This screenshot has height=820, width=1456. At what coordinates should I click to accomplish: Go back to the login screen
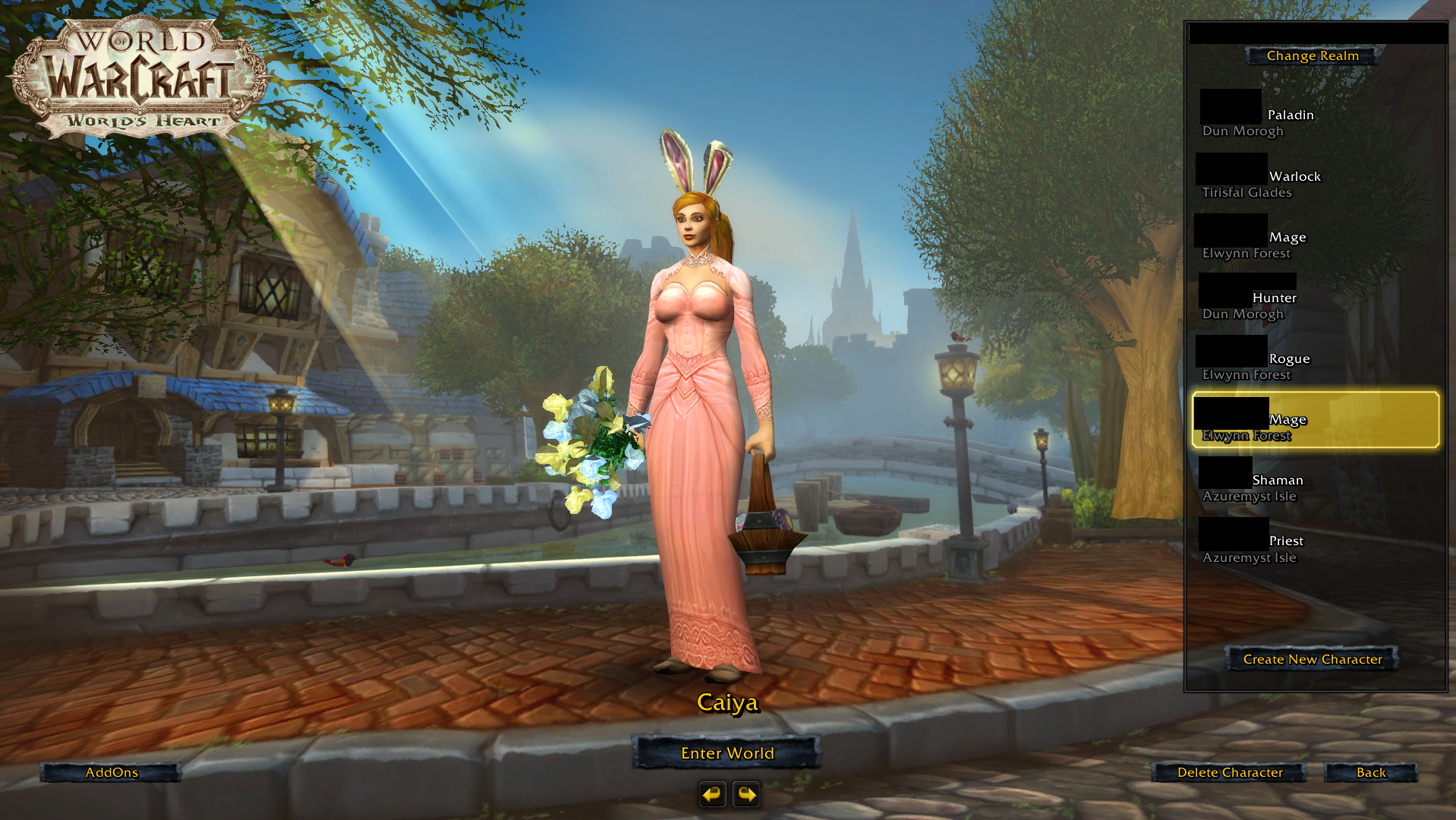coord(1370,772)
